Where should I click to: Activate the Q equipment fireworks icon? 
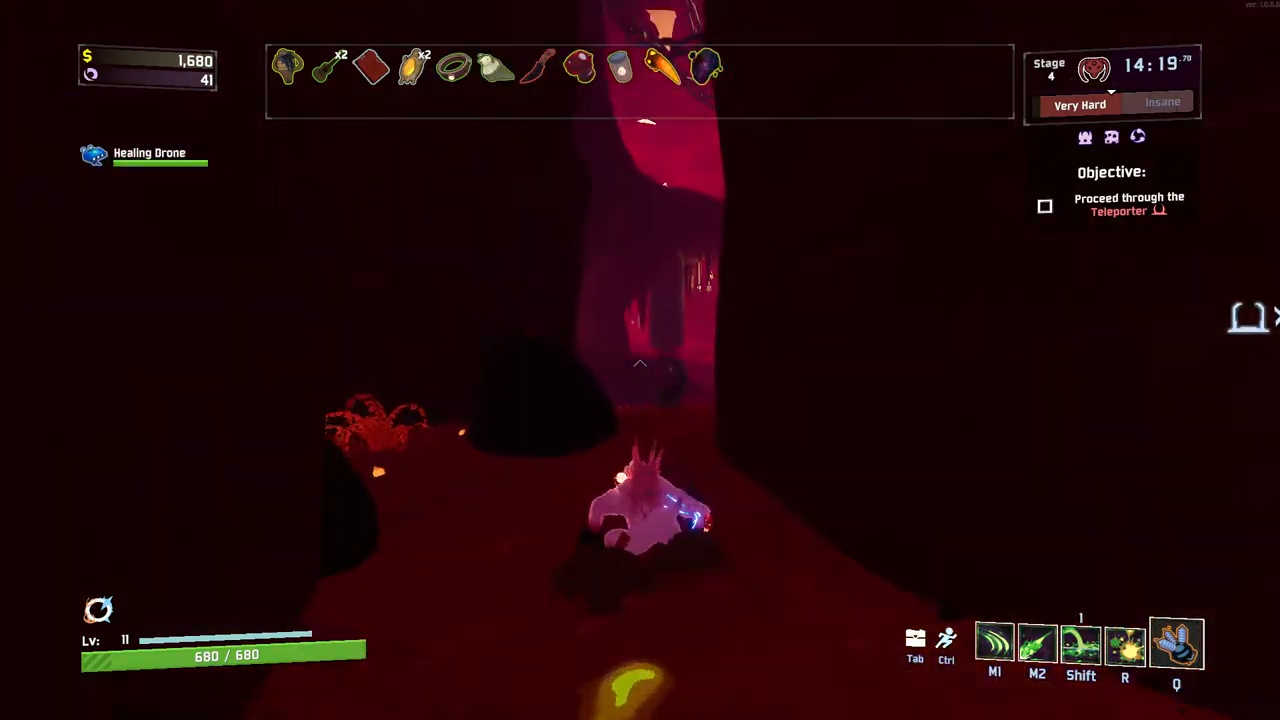(1177, 645)
